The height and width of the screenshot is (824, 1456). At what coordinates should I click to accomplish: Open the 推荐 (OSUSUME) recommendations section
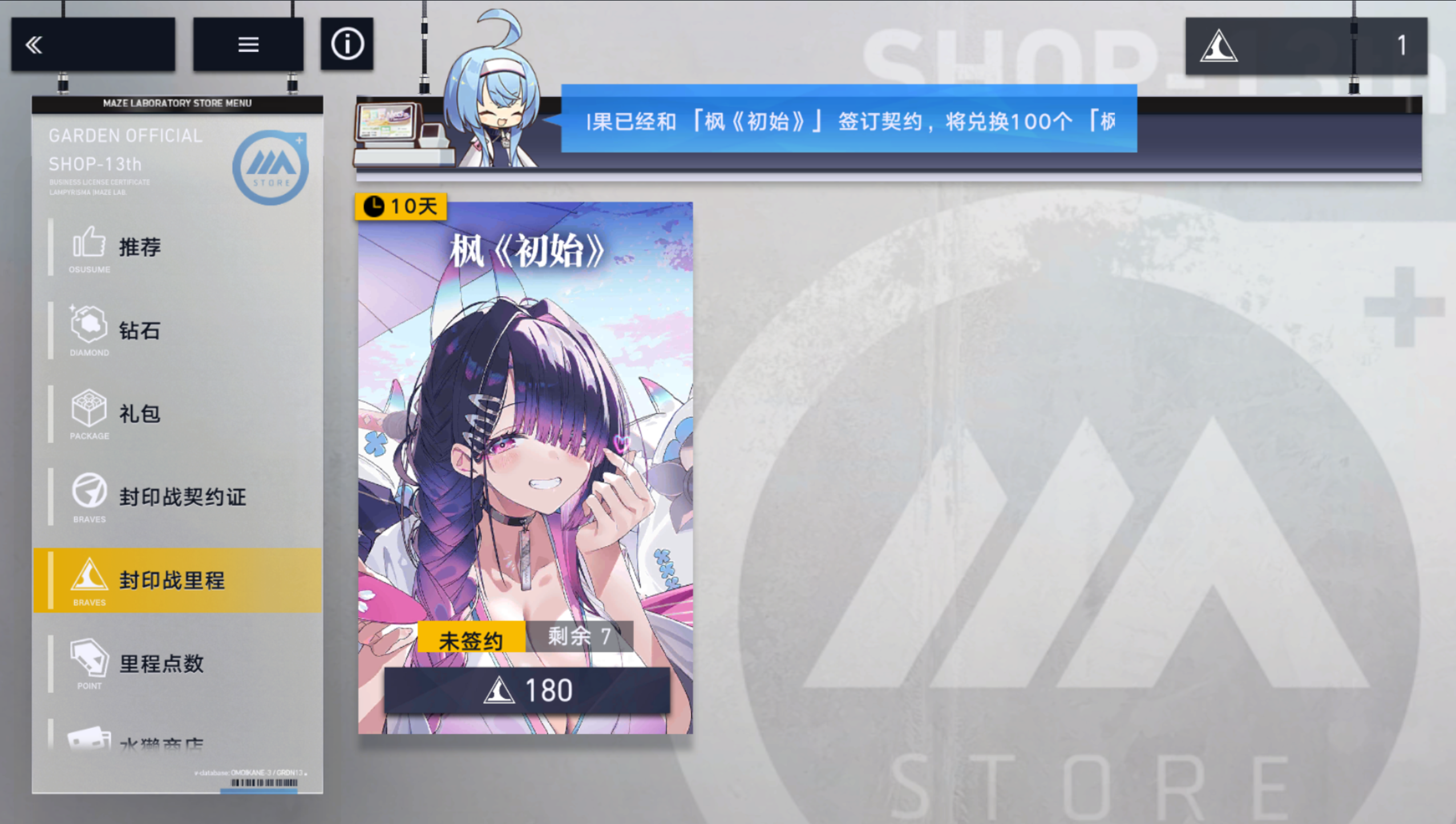(x=140, y=247)
